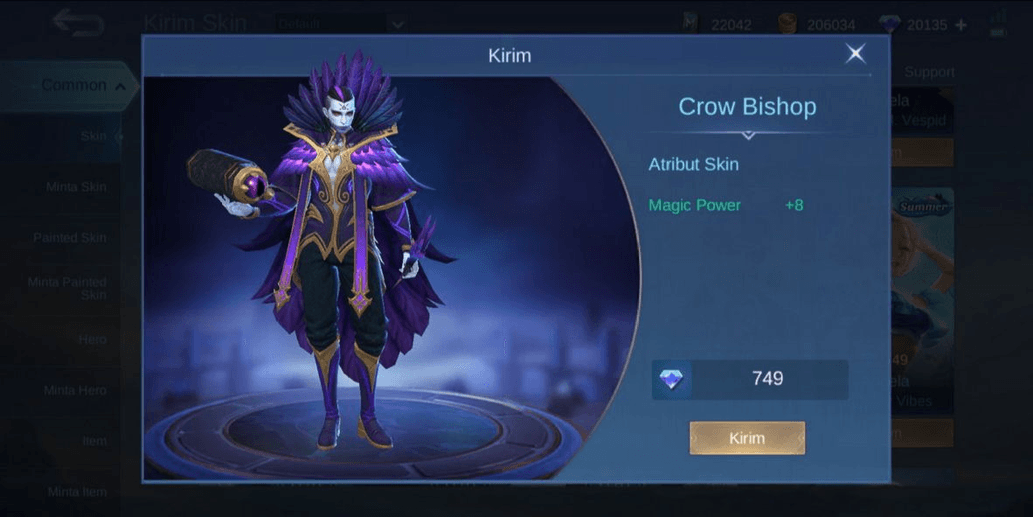Choose Minta Painted Skin entry
This screenshot has height=517, width=1033.
click(68, 288)
